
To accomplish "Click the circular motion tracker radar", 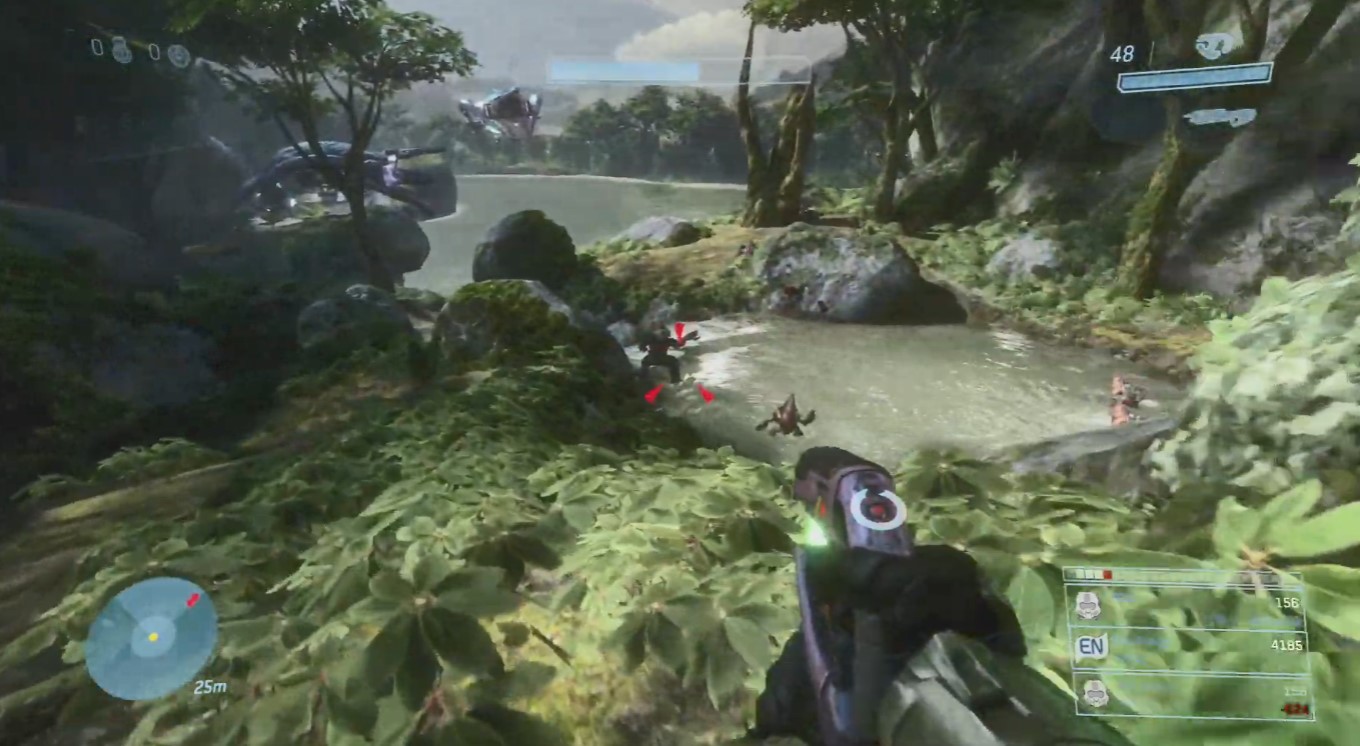I will point(151,637).
